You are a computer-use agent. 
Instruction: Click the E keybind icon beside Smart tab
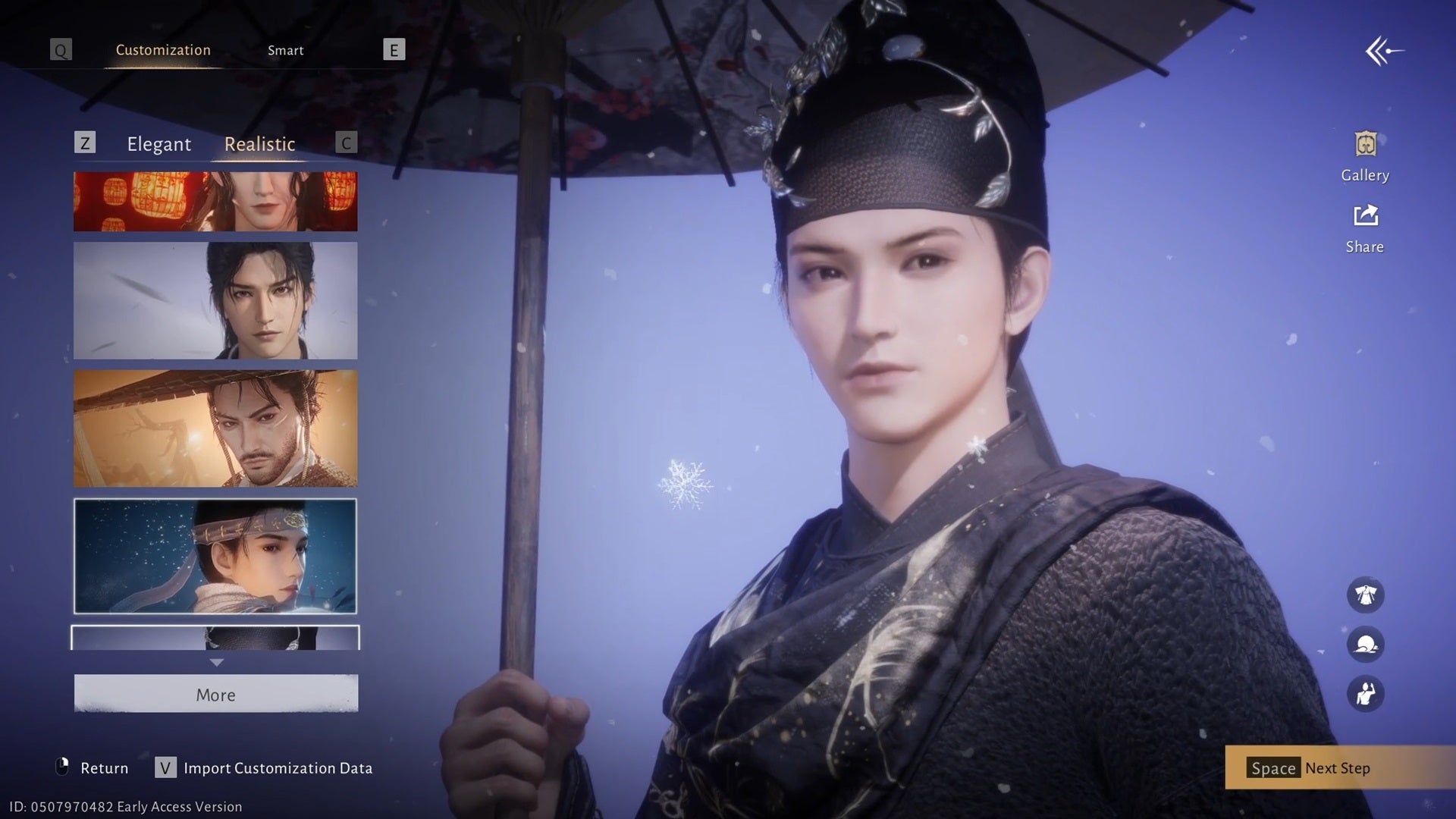(x=393, y=50)
